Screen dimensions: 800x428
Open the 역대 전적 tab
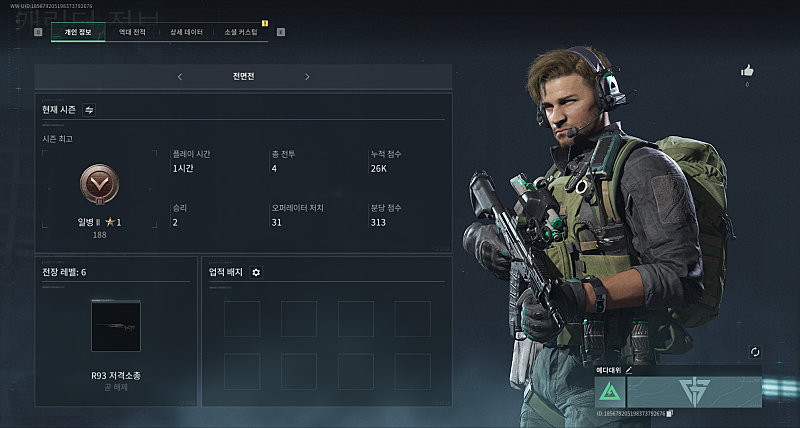[132, 32]
